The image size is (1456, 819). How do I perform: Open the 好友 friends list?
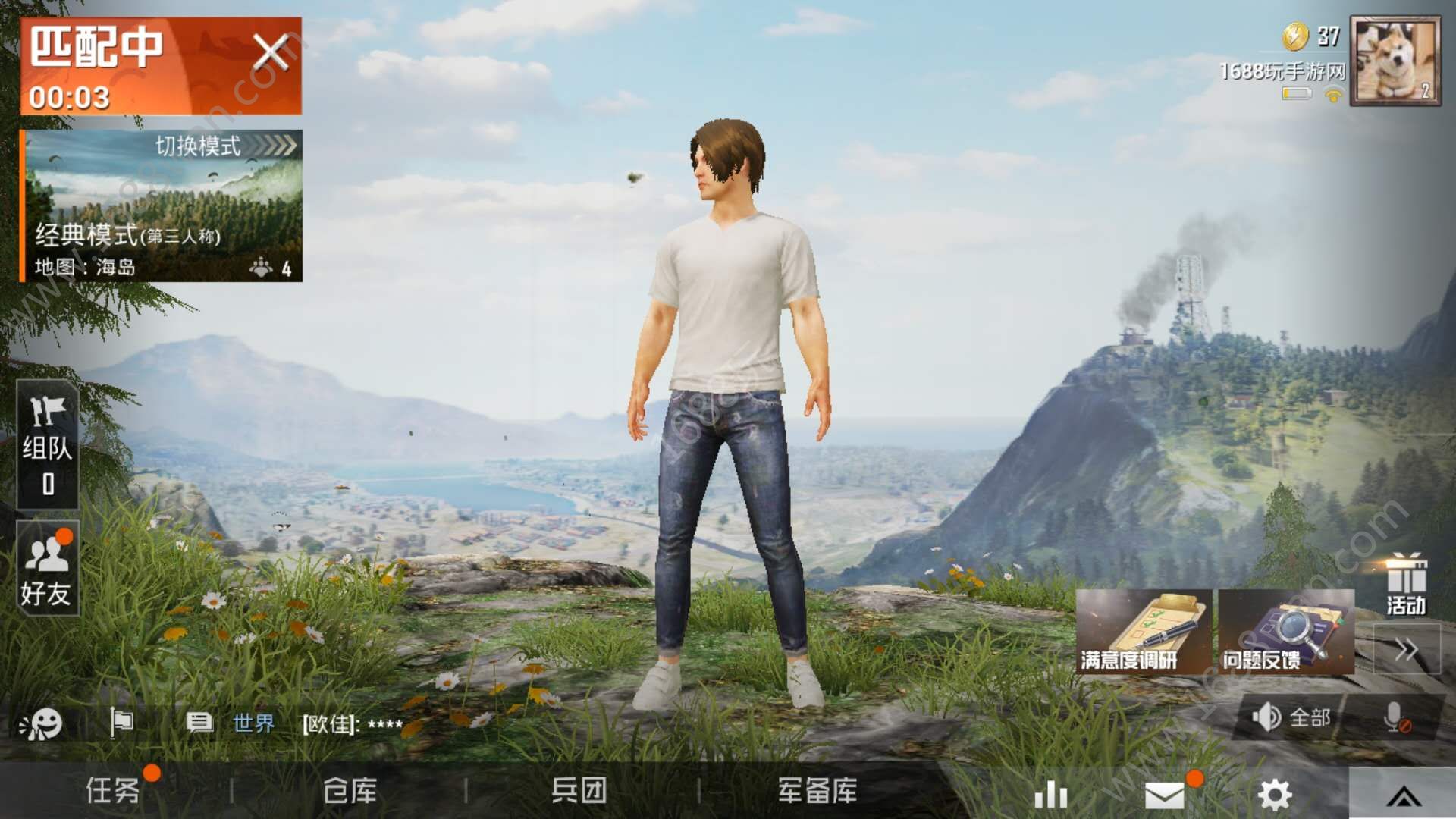[47, 569]
